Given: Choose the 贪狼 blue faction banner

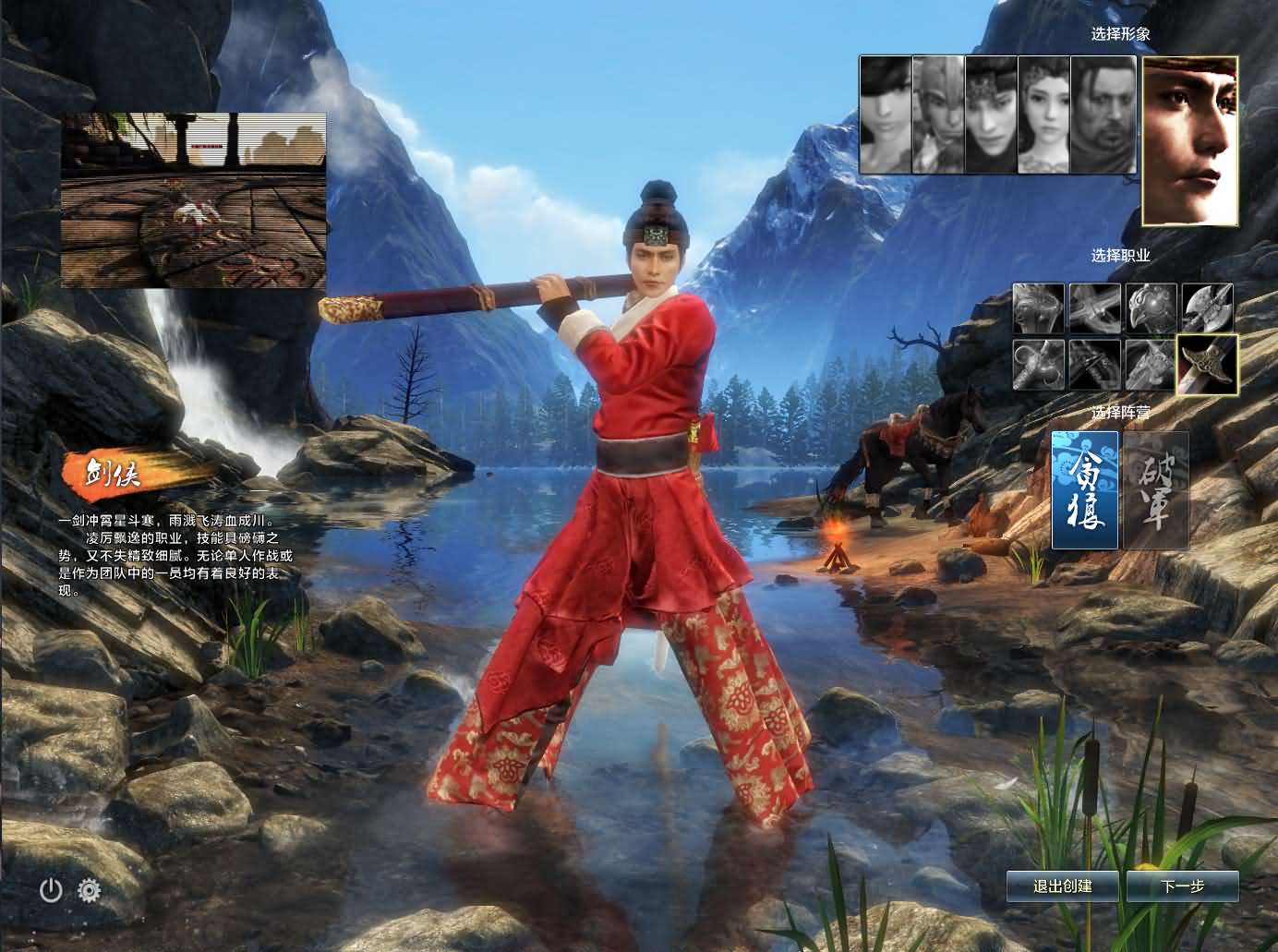Looking at the screenshot, I should pos(1085,490).
